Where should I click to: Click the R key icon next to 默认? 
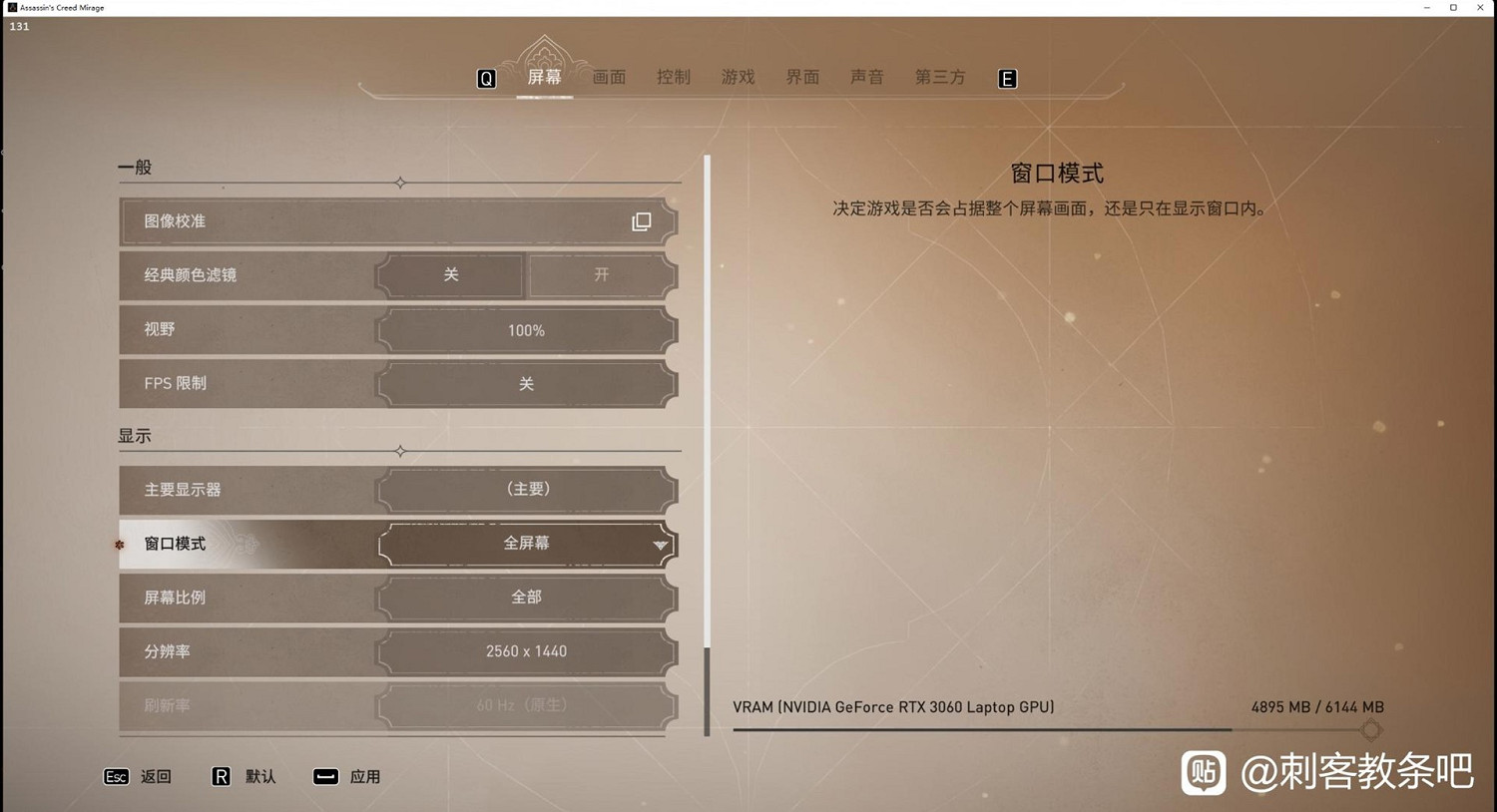coord(221,776)
